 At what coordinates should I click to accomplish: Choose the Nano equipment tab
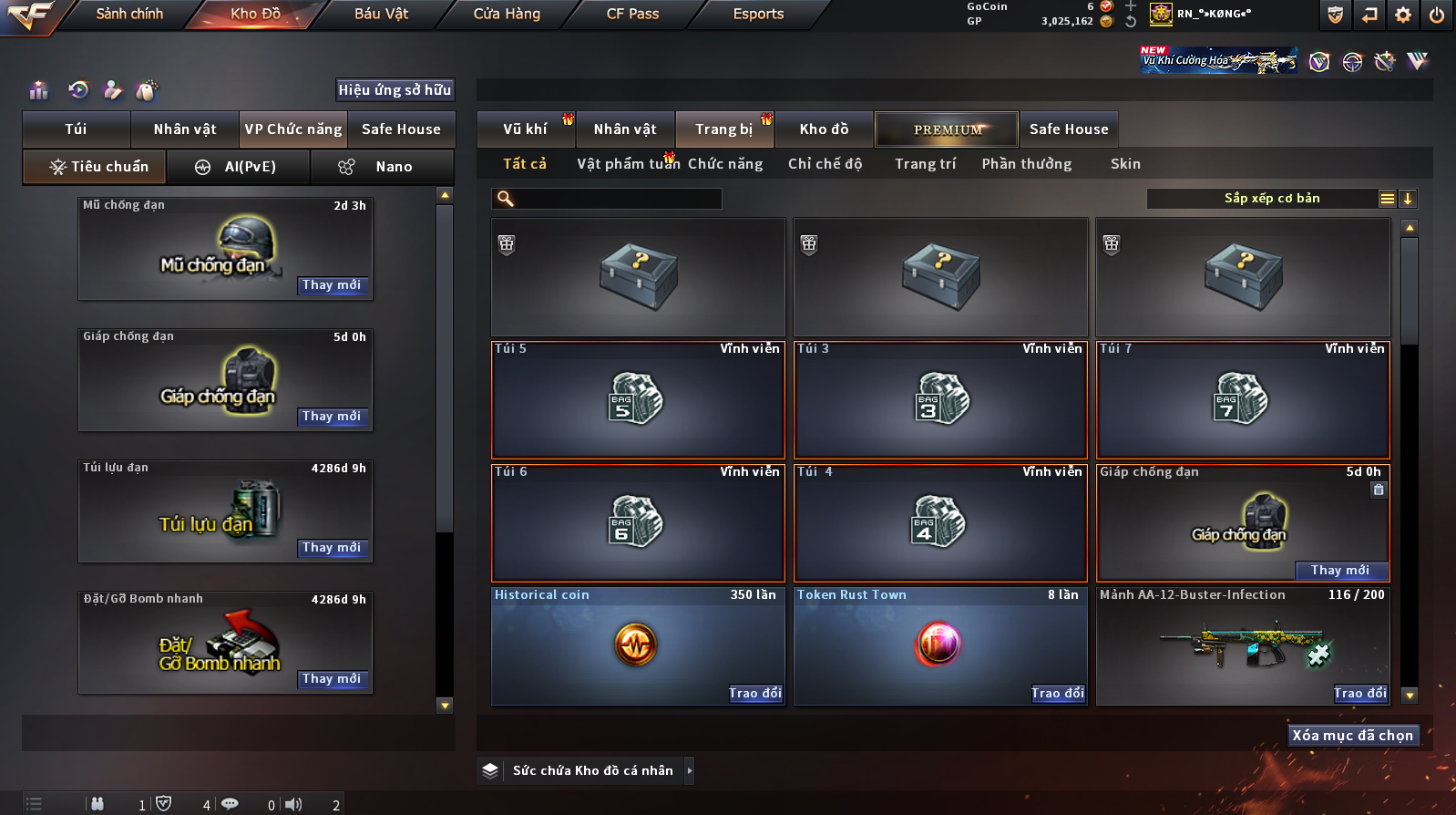pos(383,167)
